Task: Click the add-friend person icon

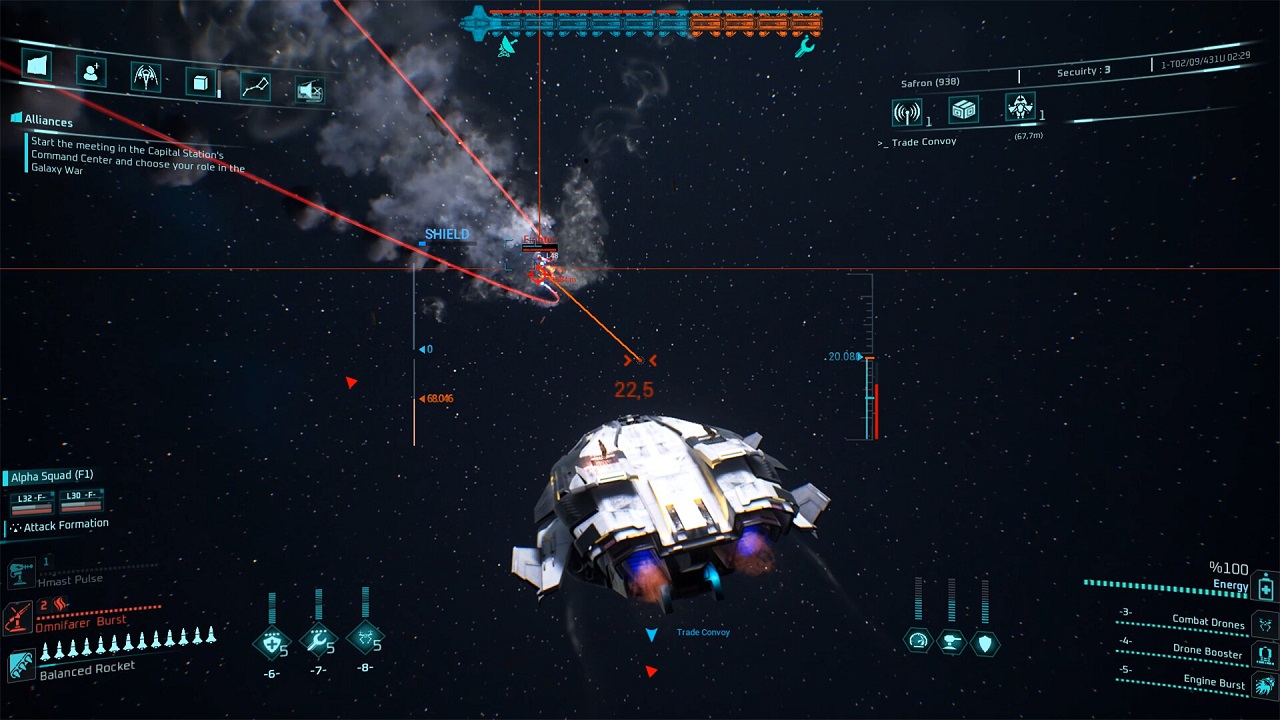Action: coord(91,71)
